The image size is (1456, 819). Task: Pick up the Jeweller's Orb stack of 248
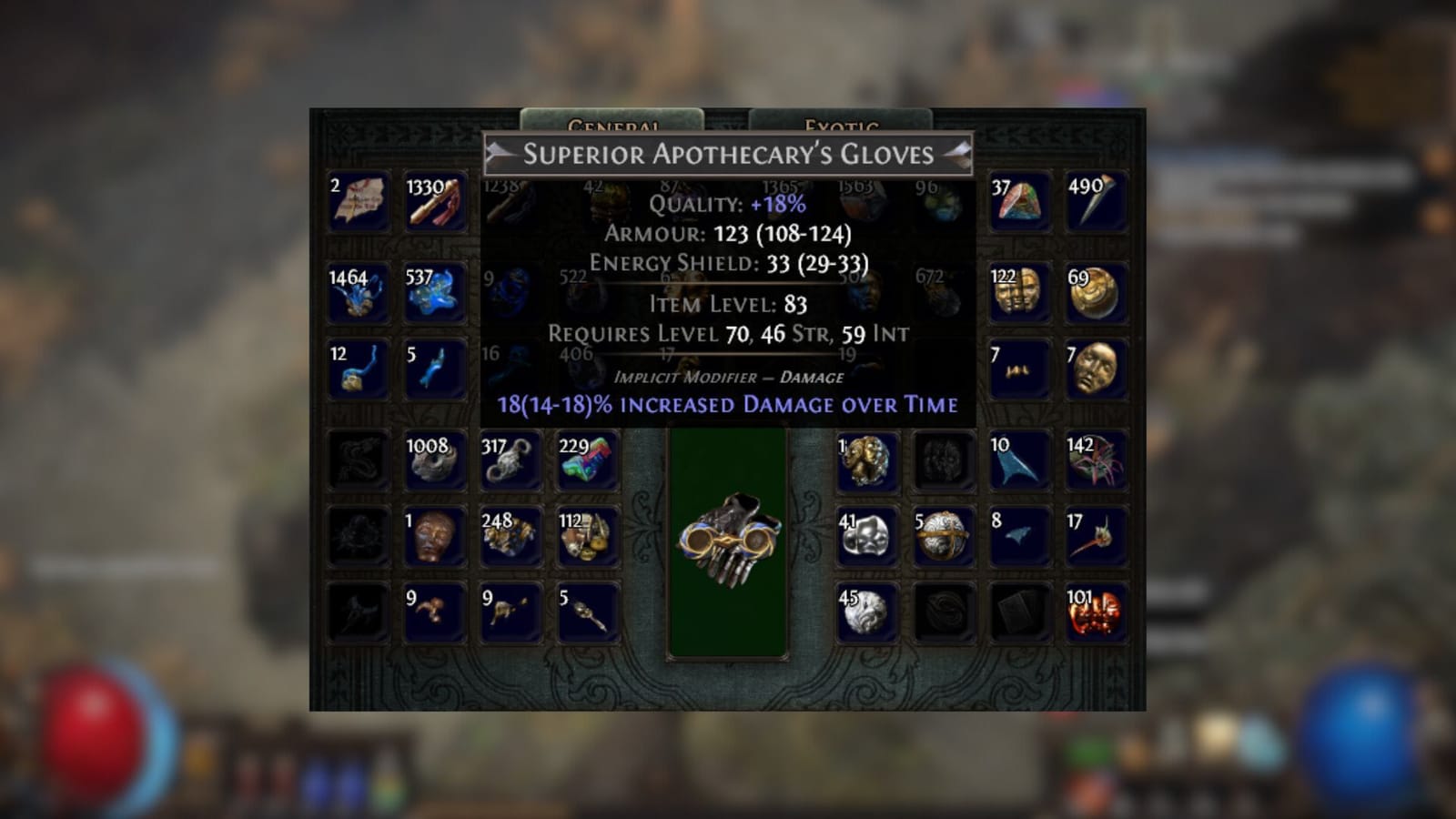pyautogui.click(x=511, y=537)
